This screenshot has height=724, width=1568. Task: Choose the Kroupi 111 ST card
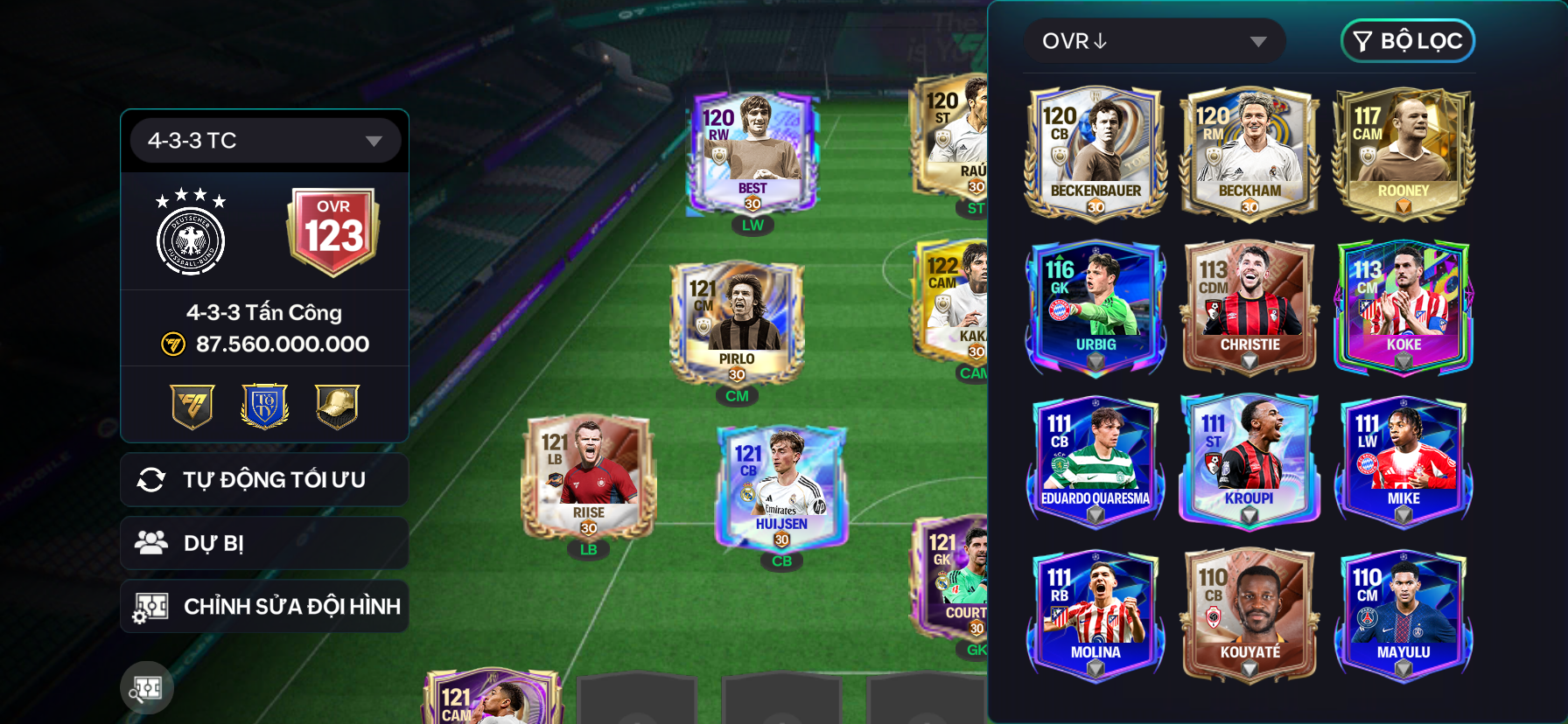tap(1249, 461)
